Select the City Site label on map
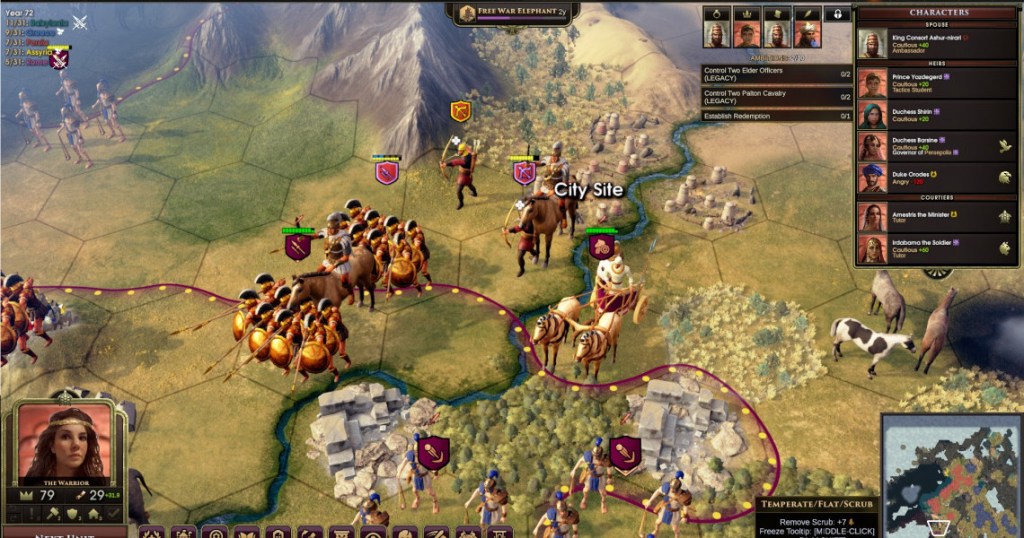The height and width of the screenshot is (538, 1024). pyautogui.click(x=589, y=190)
